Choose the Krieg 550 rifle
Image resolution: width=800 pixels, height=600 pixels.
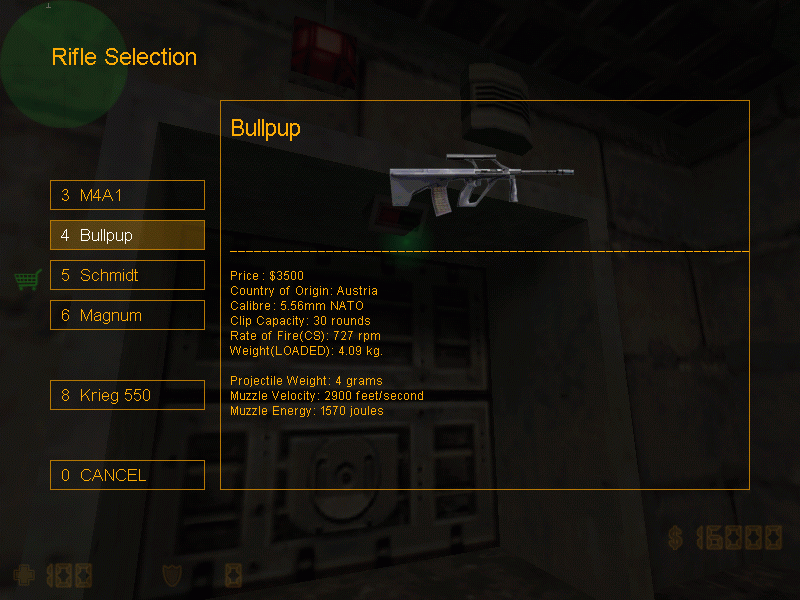coord(127,395)
